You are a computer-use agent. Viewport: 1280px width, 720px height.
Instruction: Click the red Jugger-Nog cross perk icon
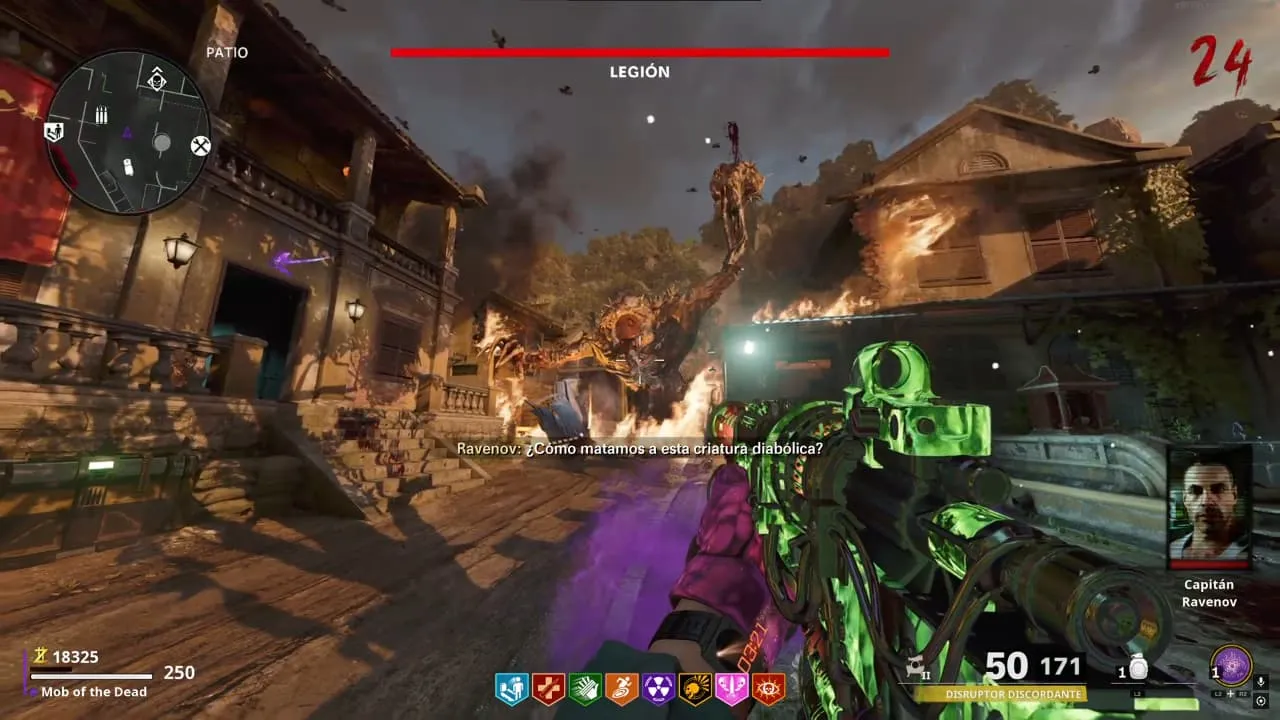[548, 688]
